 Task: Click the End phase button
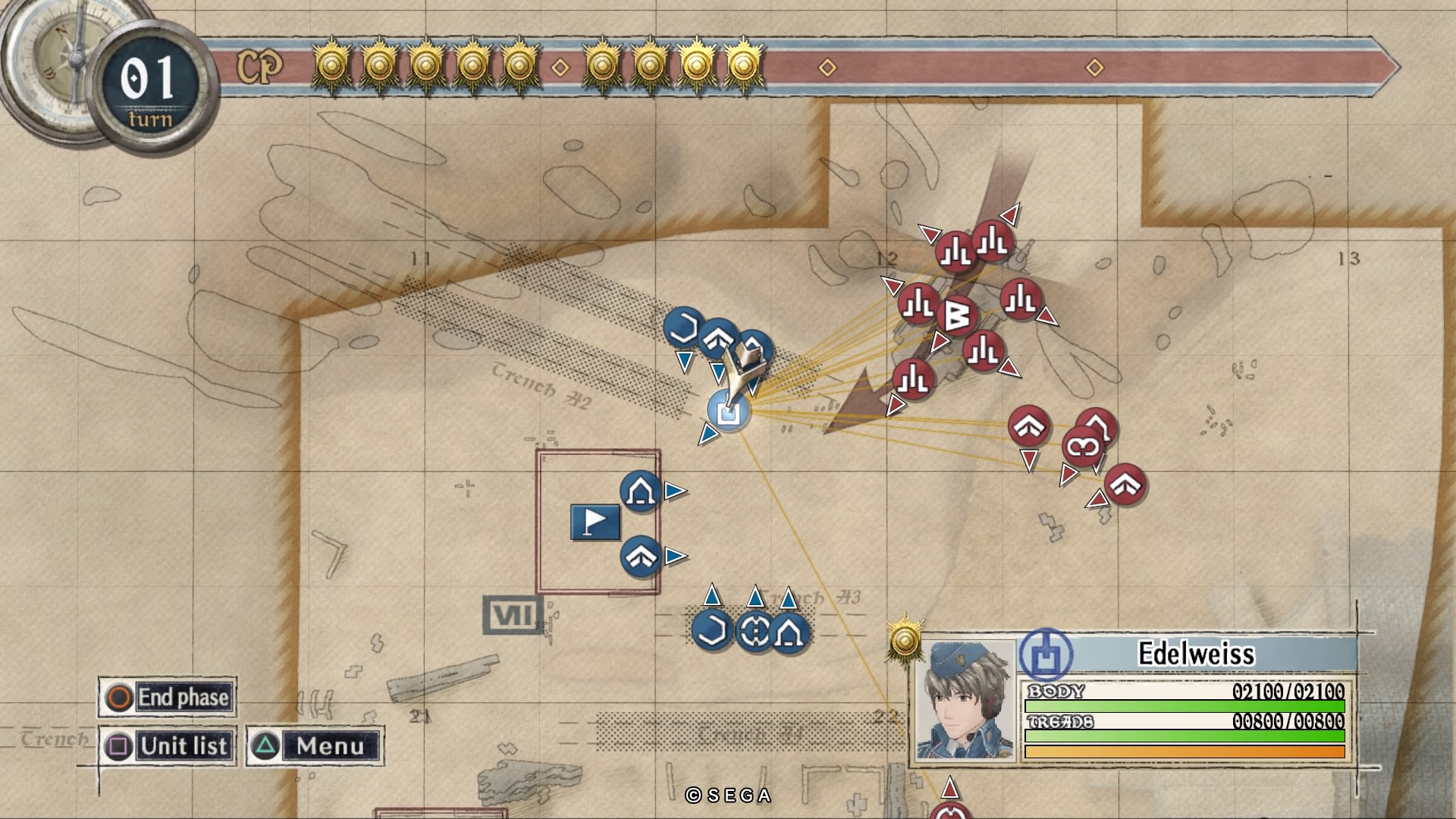168,697
